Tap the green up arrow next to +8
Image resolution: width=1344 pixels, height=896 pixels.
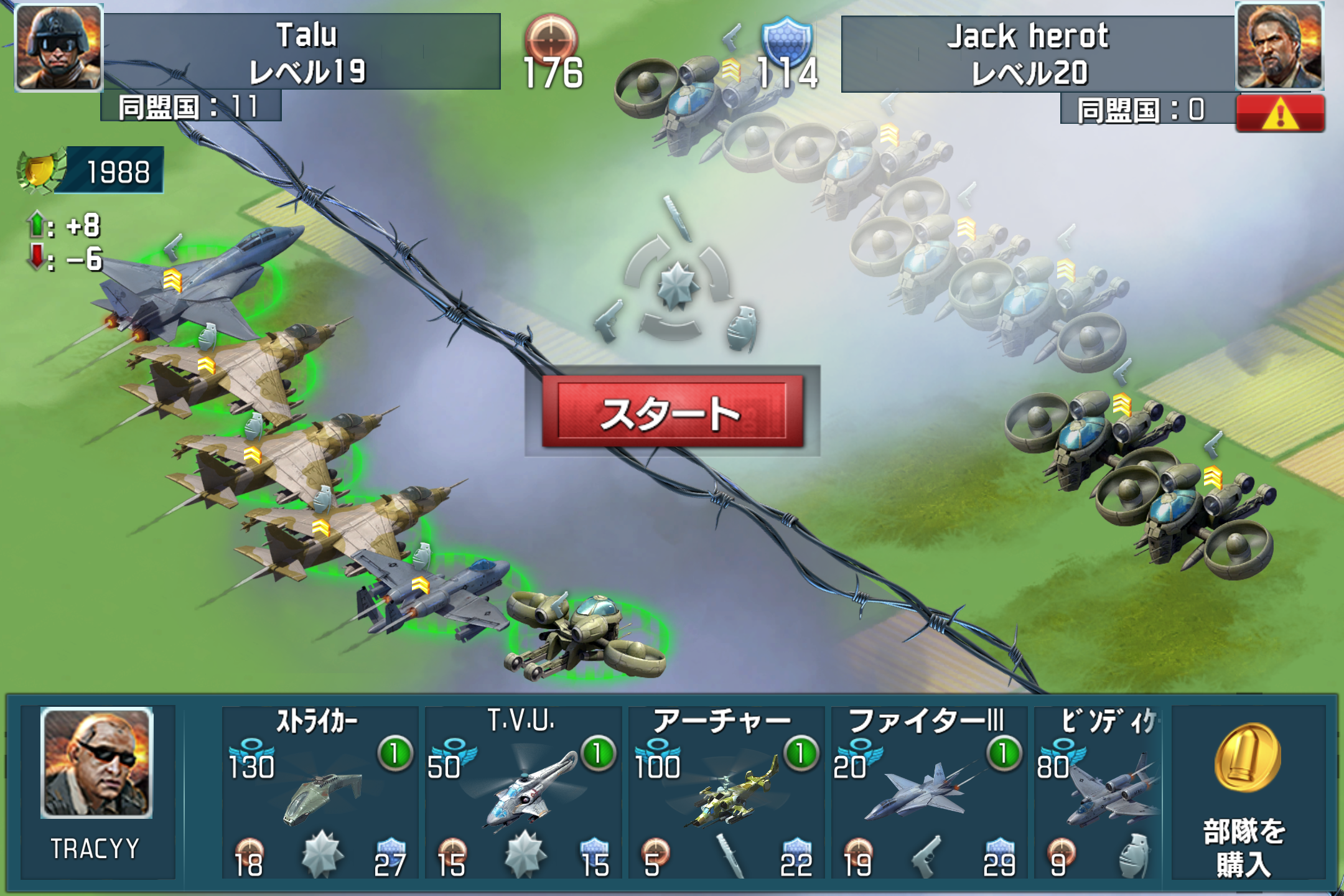point(36,222)
